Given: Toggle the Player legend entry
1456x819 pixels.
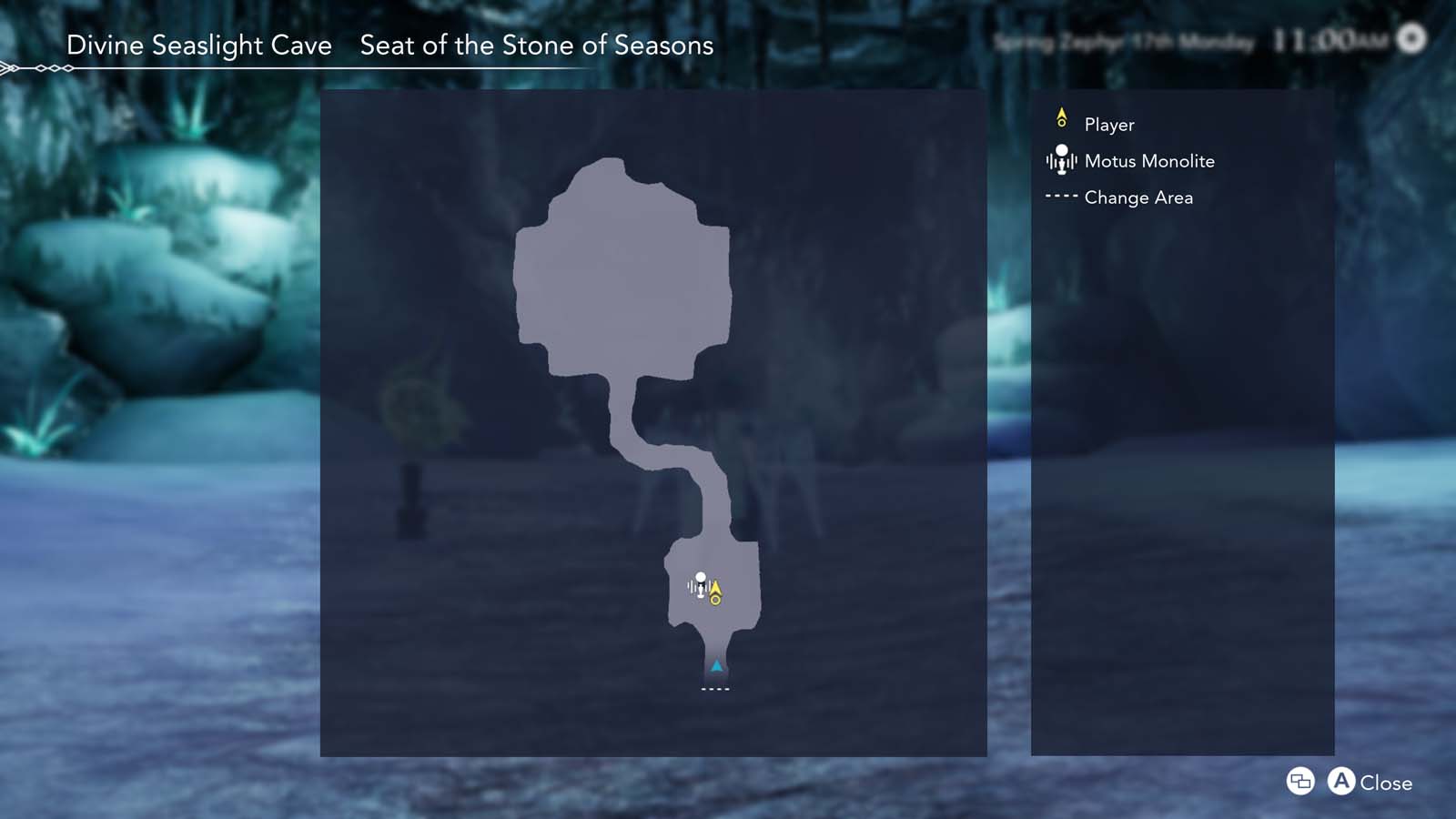Looking at the screenshot, I should pos(1107,124).
